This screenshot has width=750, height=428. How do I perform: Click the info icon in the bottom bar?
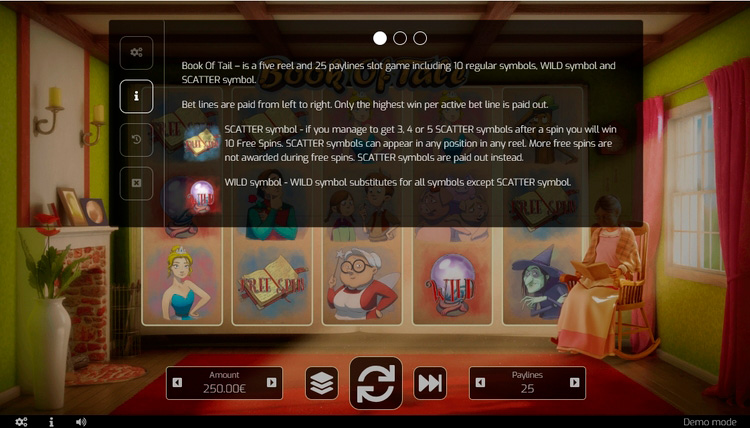51,422
